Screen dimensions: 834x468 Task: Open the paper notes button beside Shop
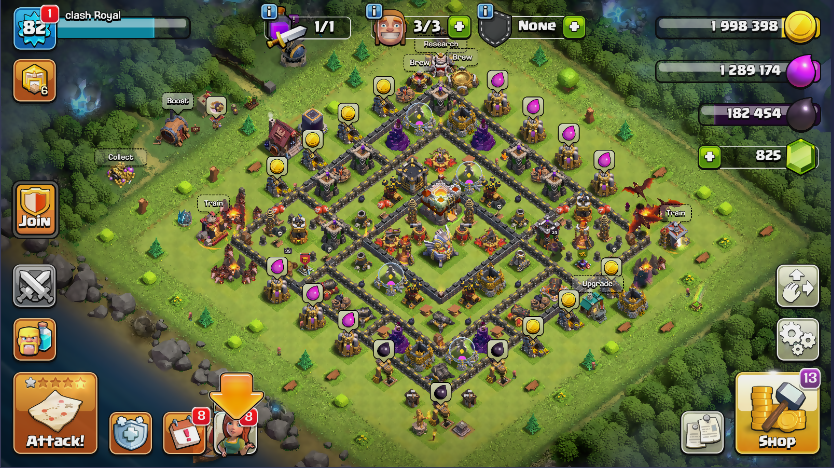pos(702,432)
